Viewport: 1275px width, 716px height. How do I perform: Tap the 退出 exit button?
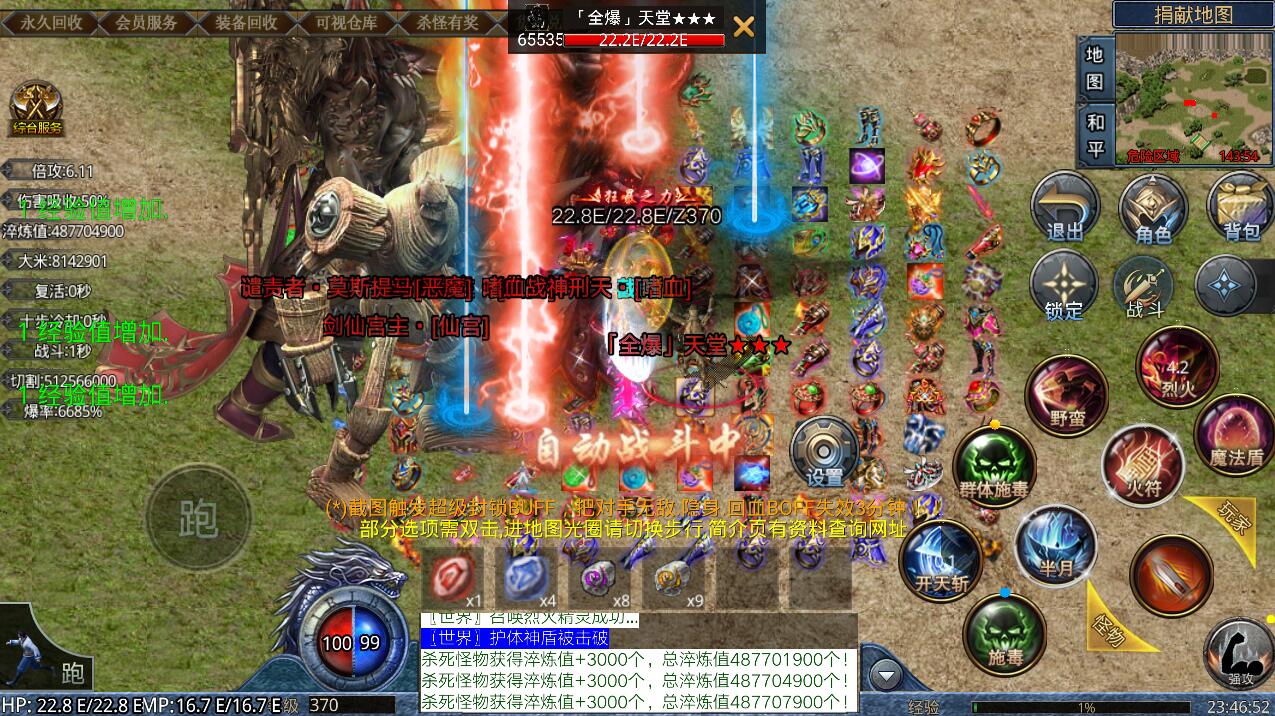(x=1065, y=207)
